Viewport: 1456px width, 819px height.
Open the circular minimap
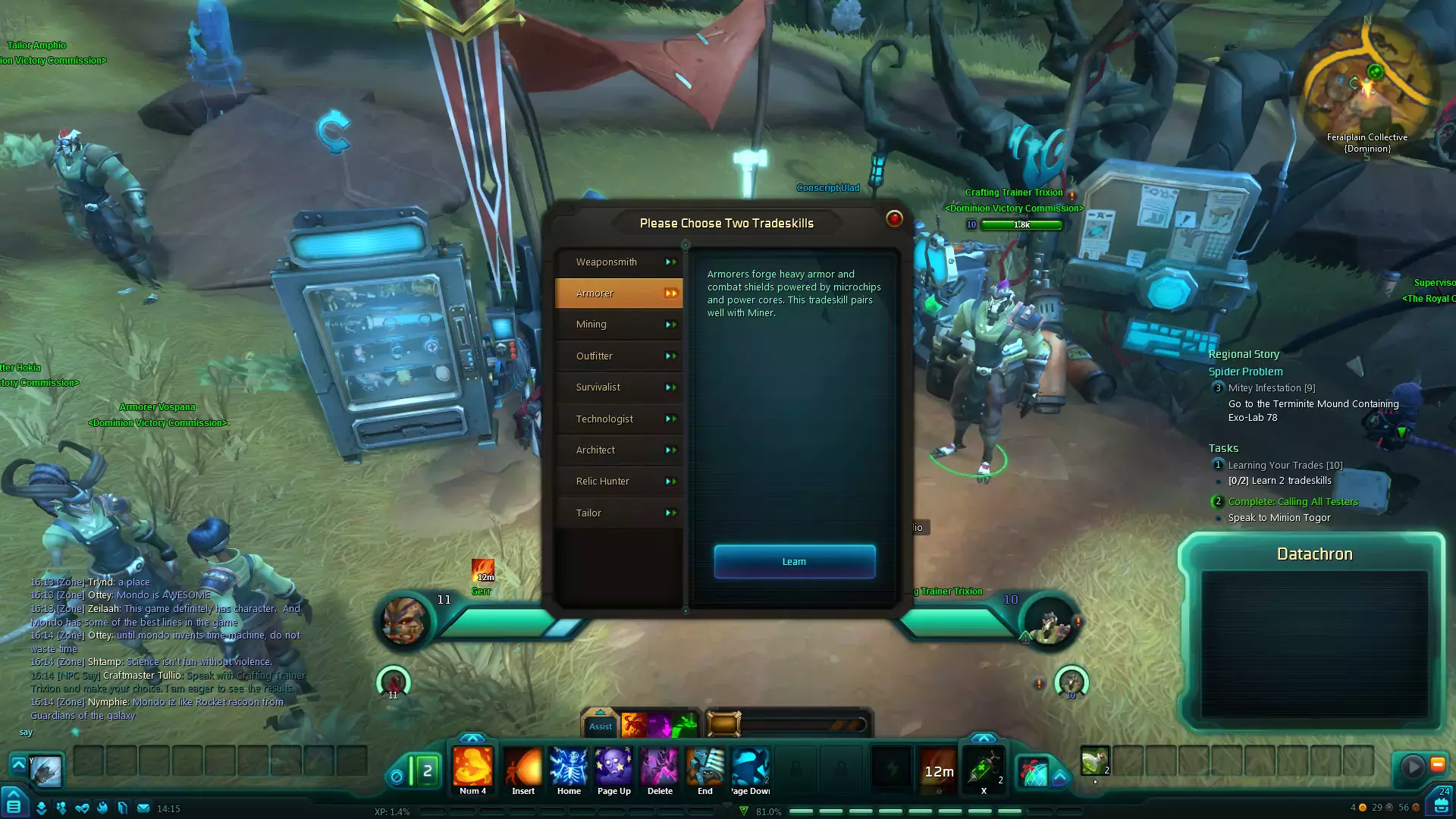[x=1367, y=83]
